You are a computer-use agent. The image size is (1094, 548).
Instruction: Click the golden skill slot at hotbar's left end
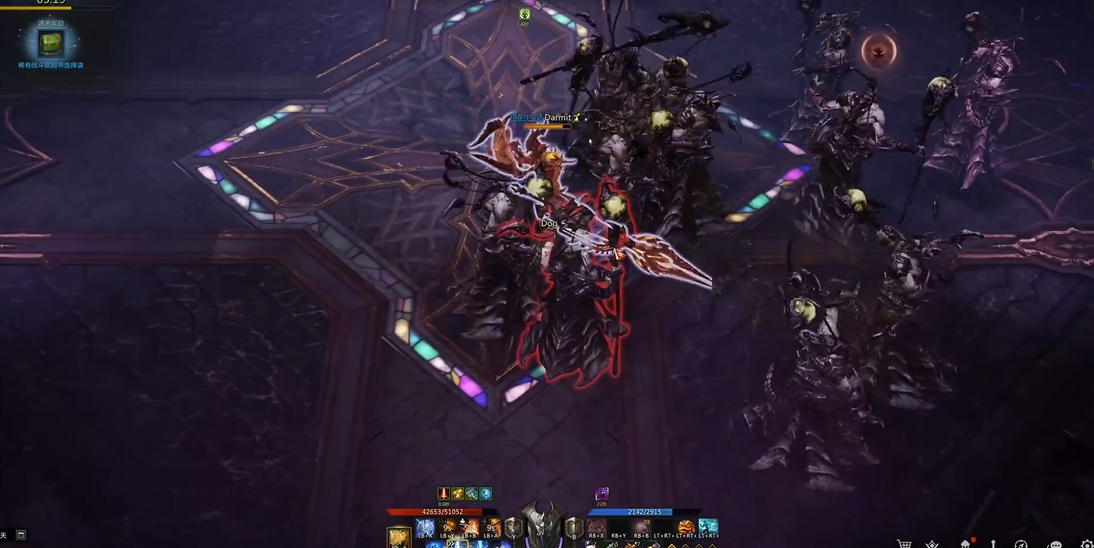pyautogui.click(x=398, y=537)
